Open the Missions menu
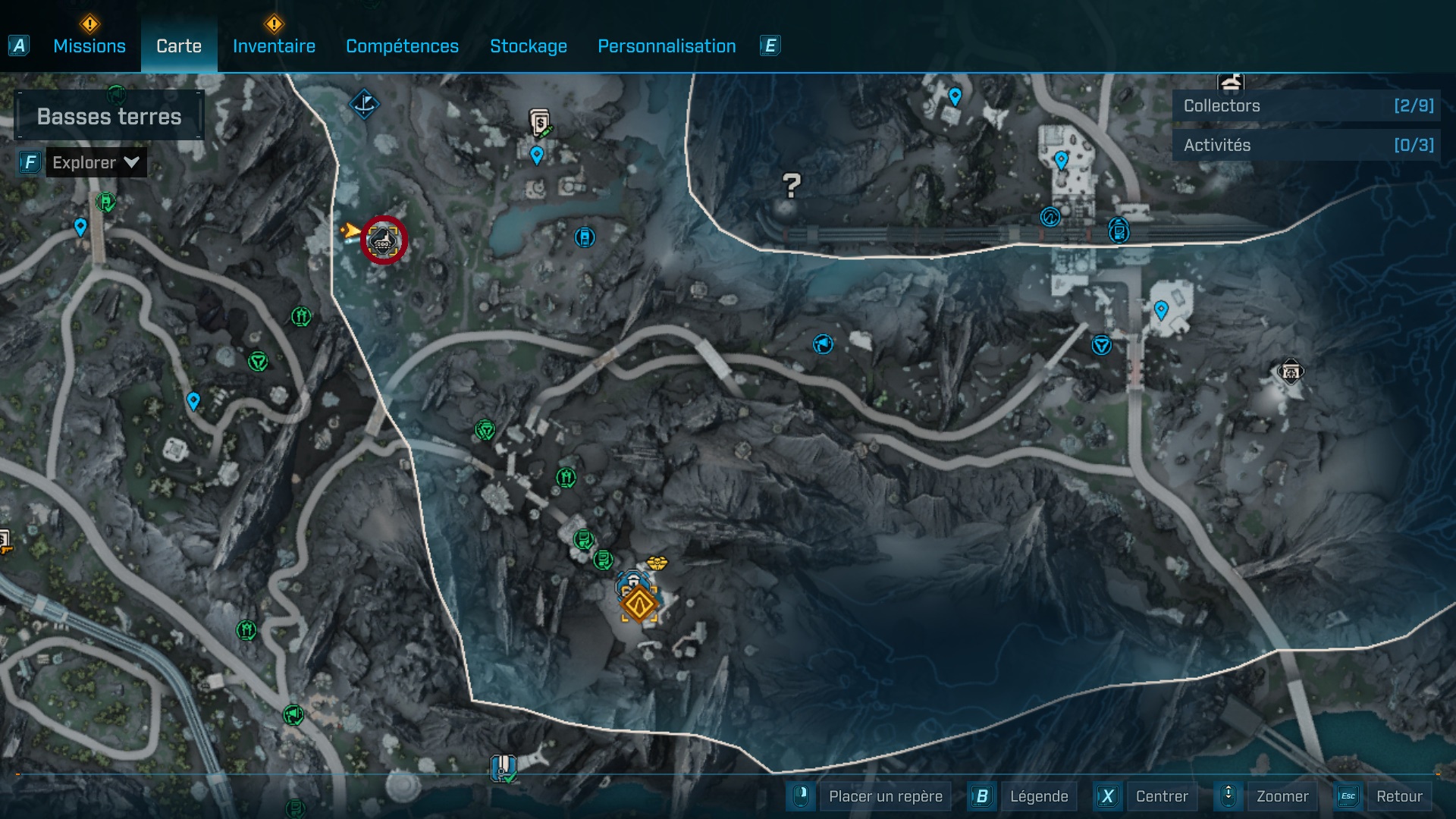This screenshot has width=1456, height=819. 89,45
